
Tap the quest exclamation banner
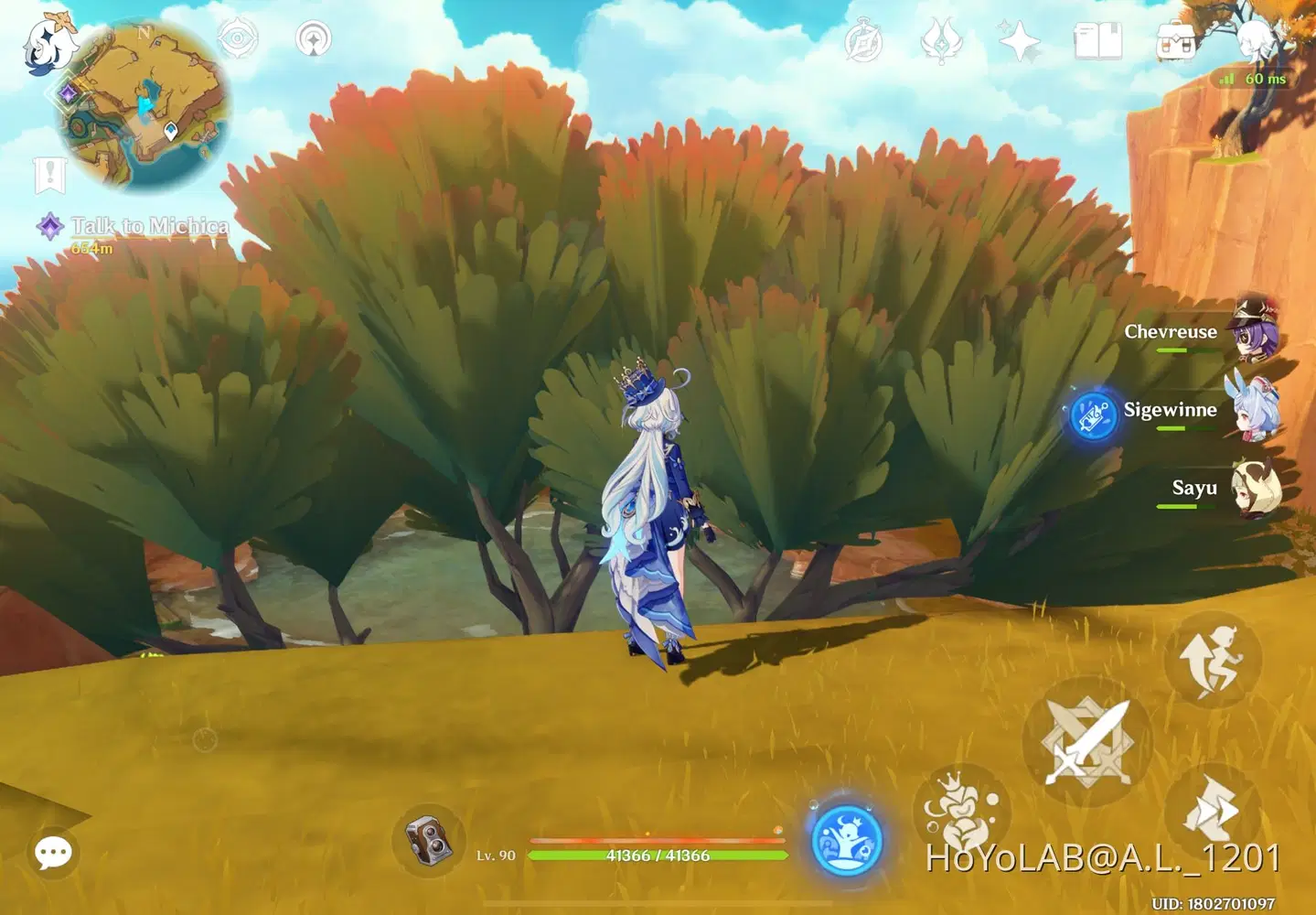pyautogui.click(x=48, y=173)
